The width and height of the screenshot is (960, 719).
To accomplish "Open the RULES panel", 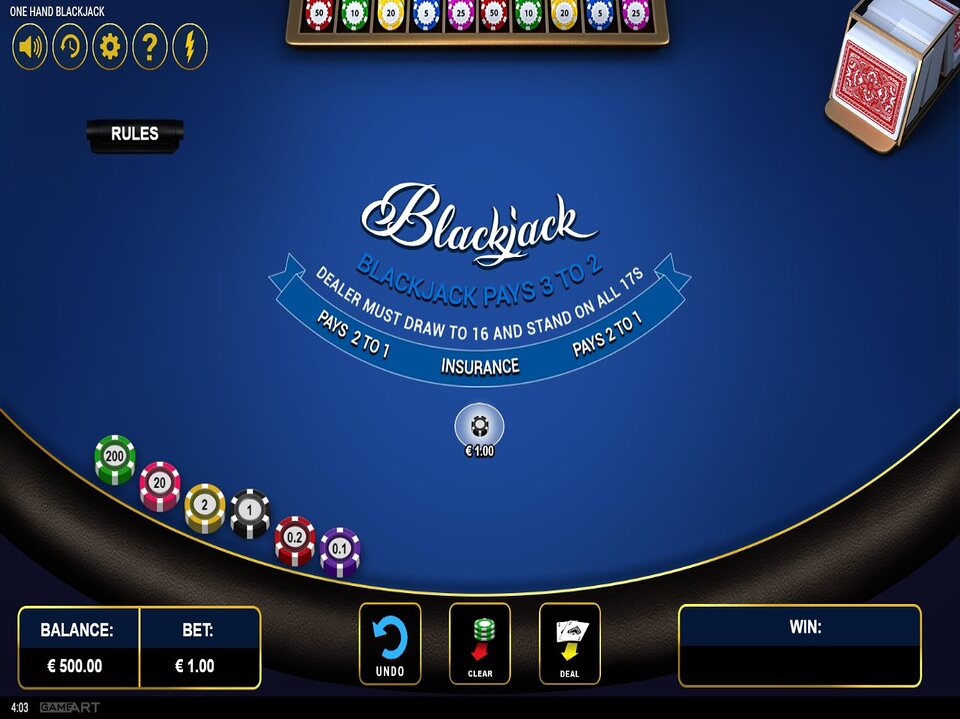I will (135, 134).
